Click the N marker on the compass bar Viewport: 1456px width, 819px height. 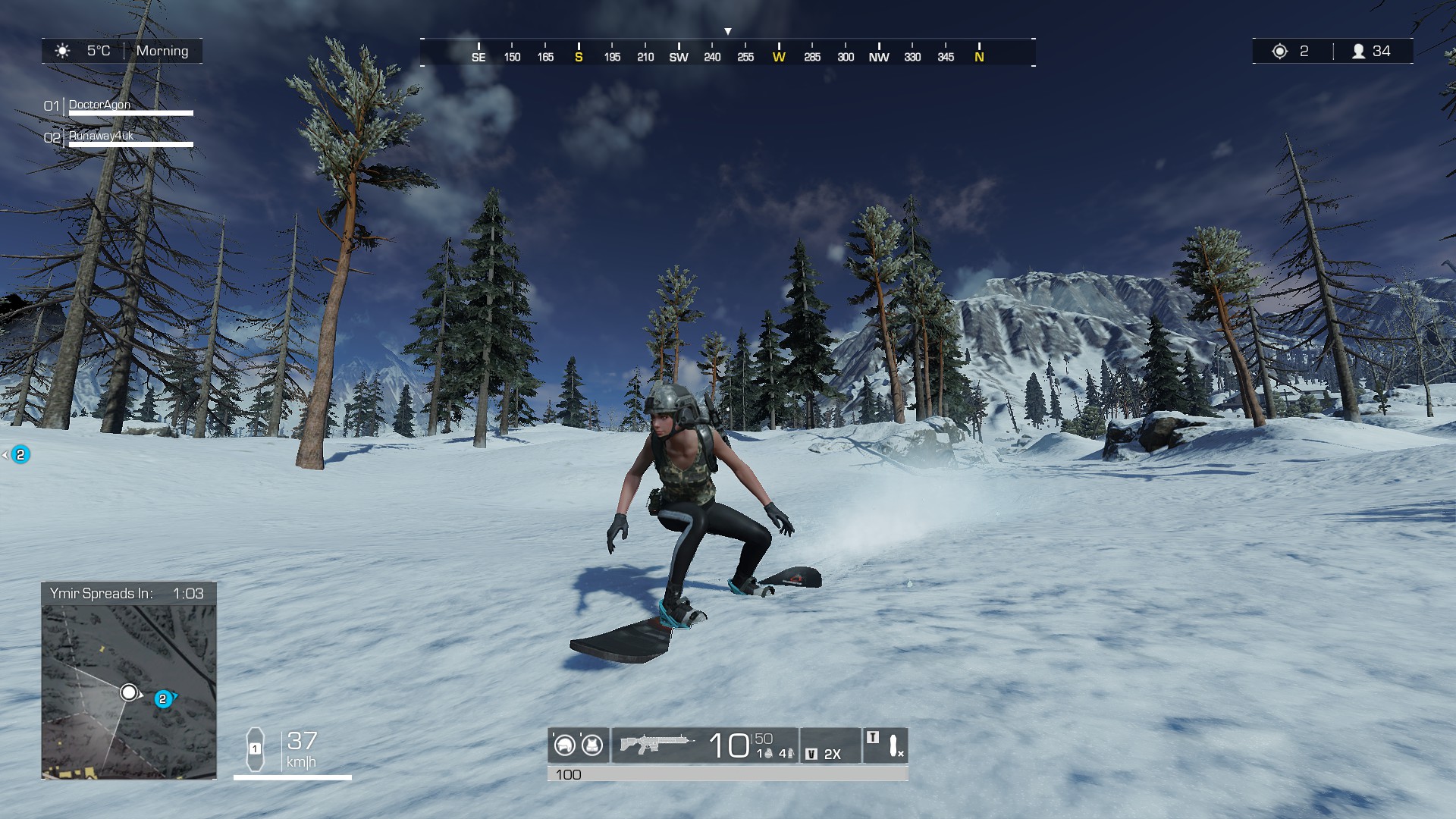pyautogui.click(x=978, y=56)
